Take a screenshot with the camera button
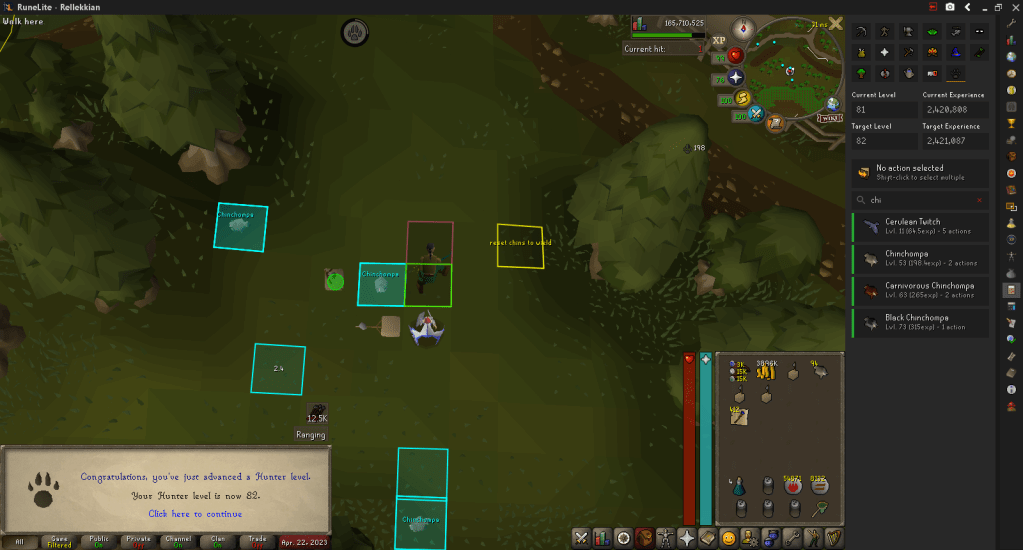1023x550 pixels. (949, 6)
